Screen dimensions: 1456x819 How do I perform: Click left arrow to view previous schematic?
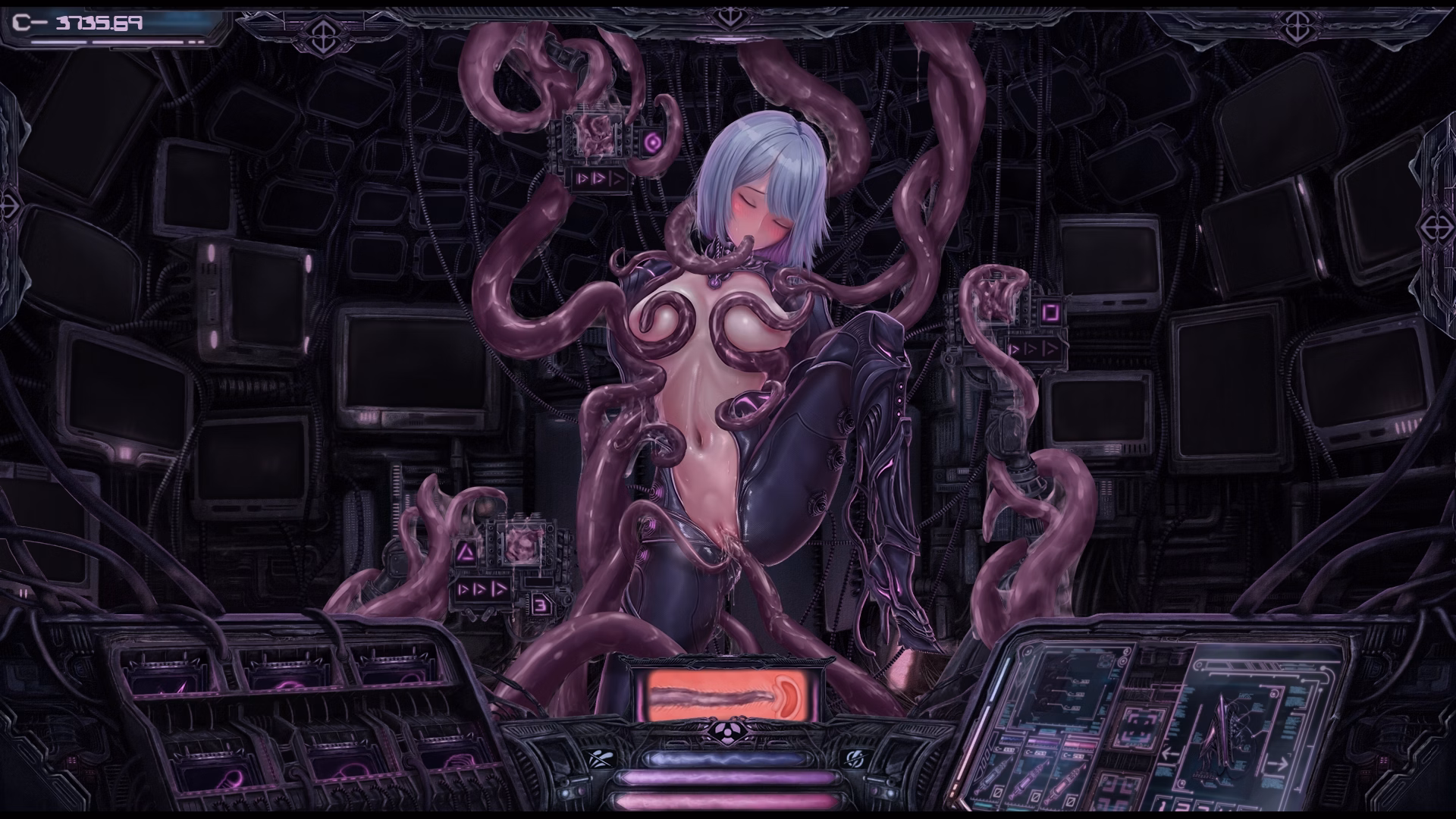(1169, 754)
